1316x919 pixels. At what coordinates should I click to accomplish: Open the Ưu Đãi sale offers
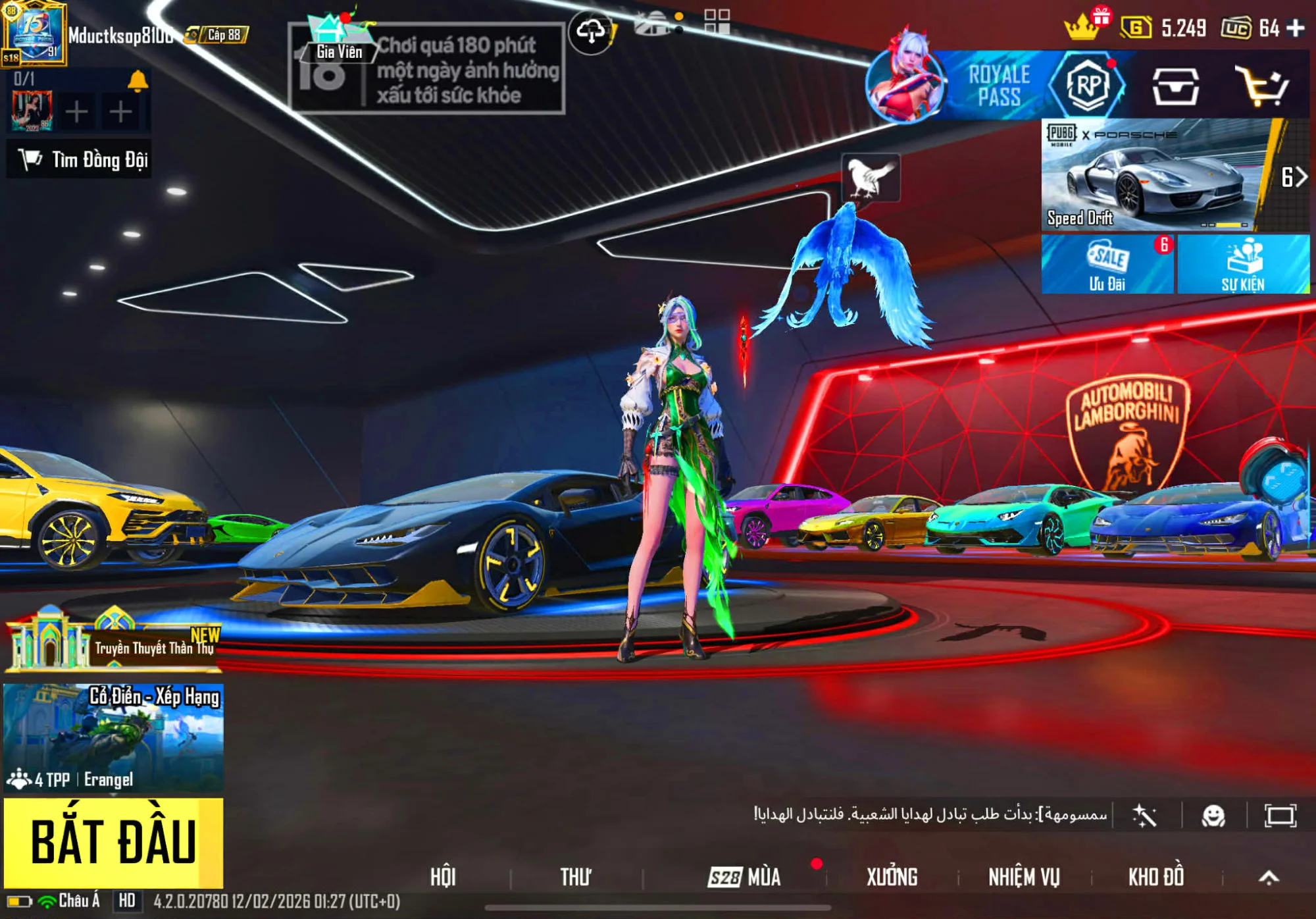[x=1107, y=265]
